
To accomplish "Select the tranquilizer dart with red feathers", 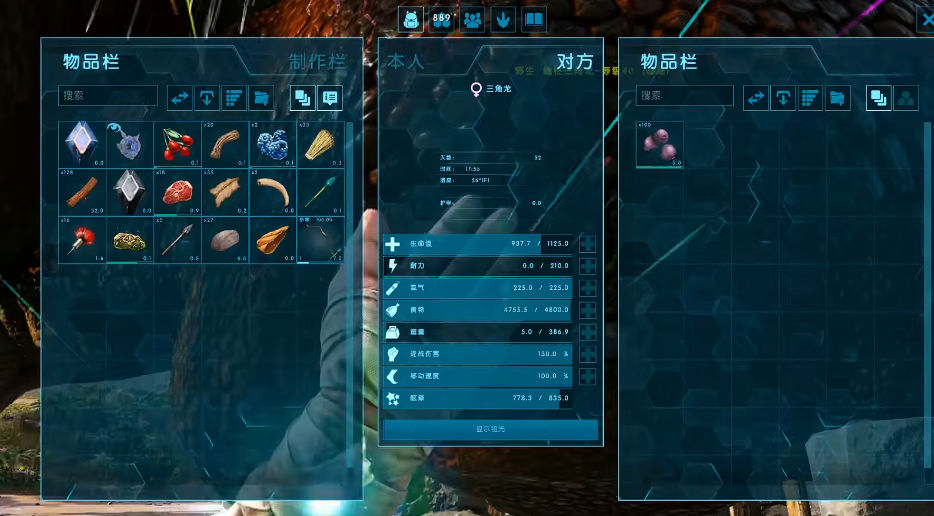I will 81,239.
